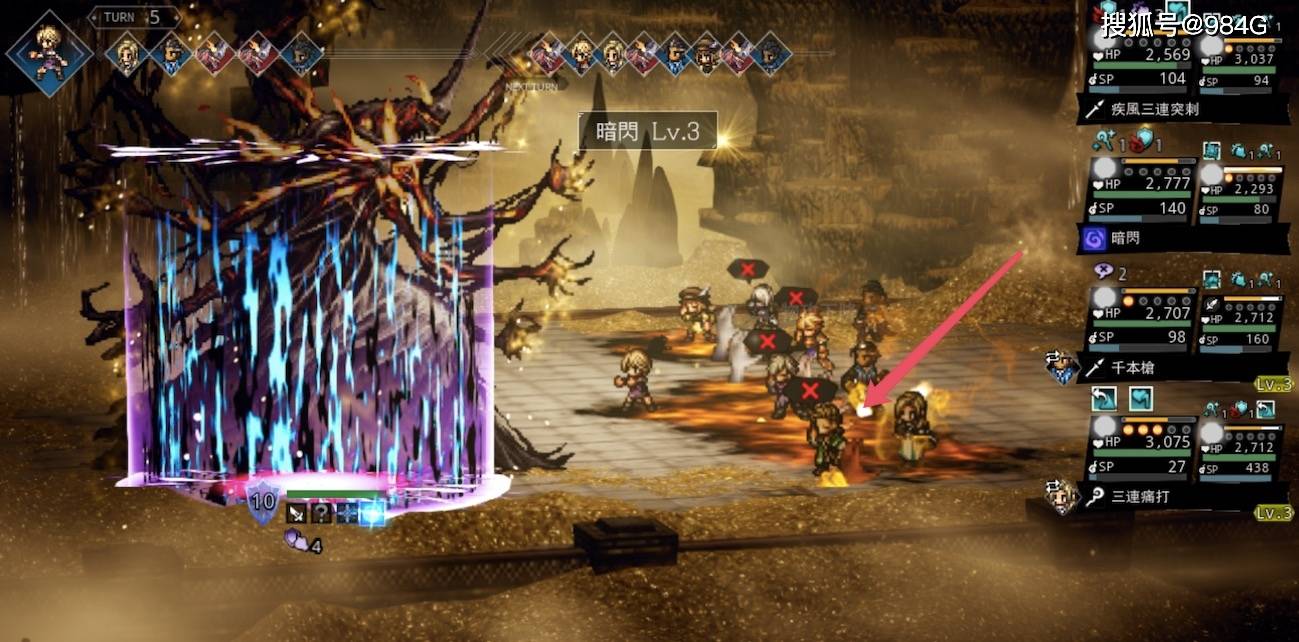The height and width of the screenshot is (642, 1299).
Task: Select the glowing light weakness icon
Action: [372, 513]
